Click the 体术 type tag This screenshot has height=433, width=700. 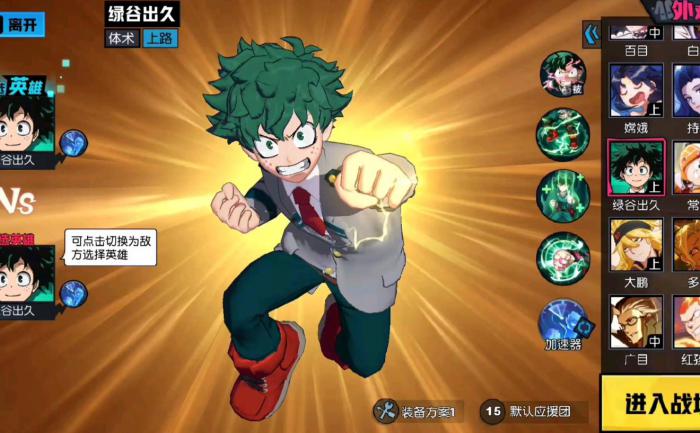coord(121,38)
